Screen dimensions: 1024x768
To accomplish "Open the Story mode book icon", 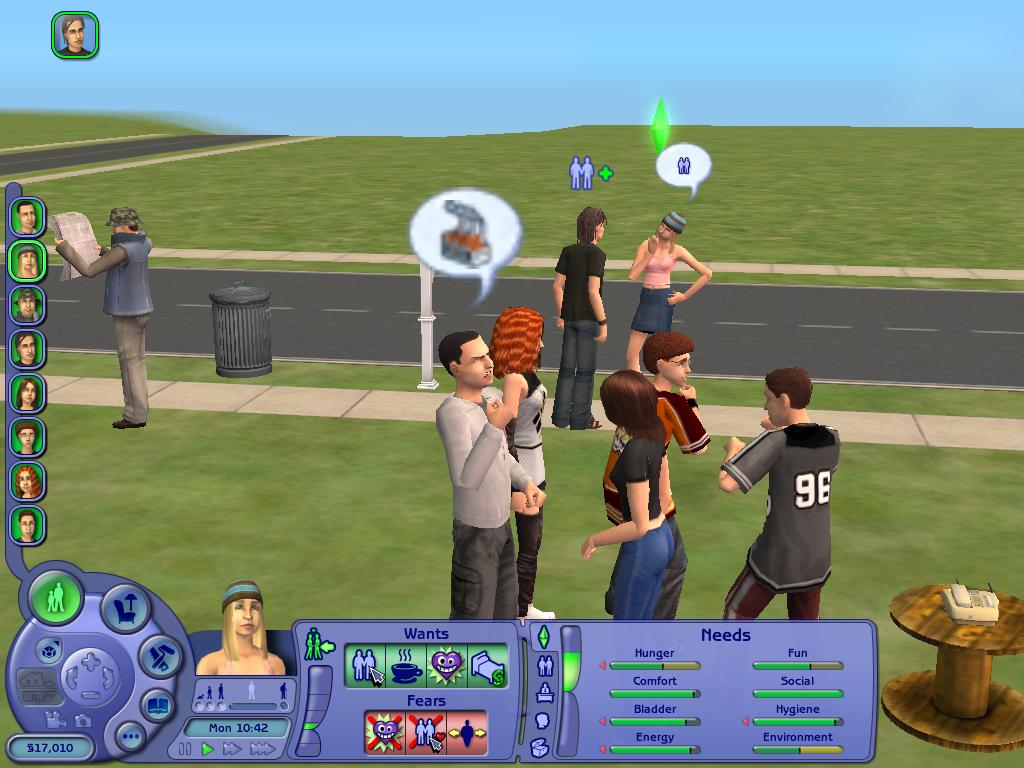I will click(156, 705).
